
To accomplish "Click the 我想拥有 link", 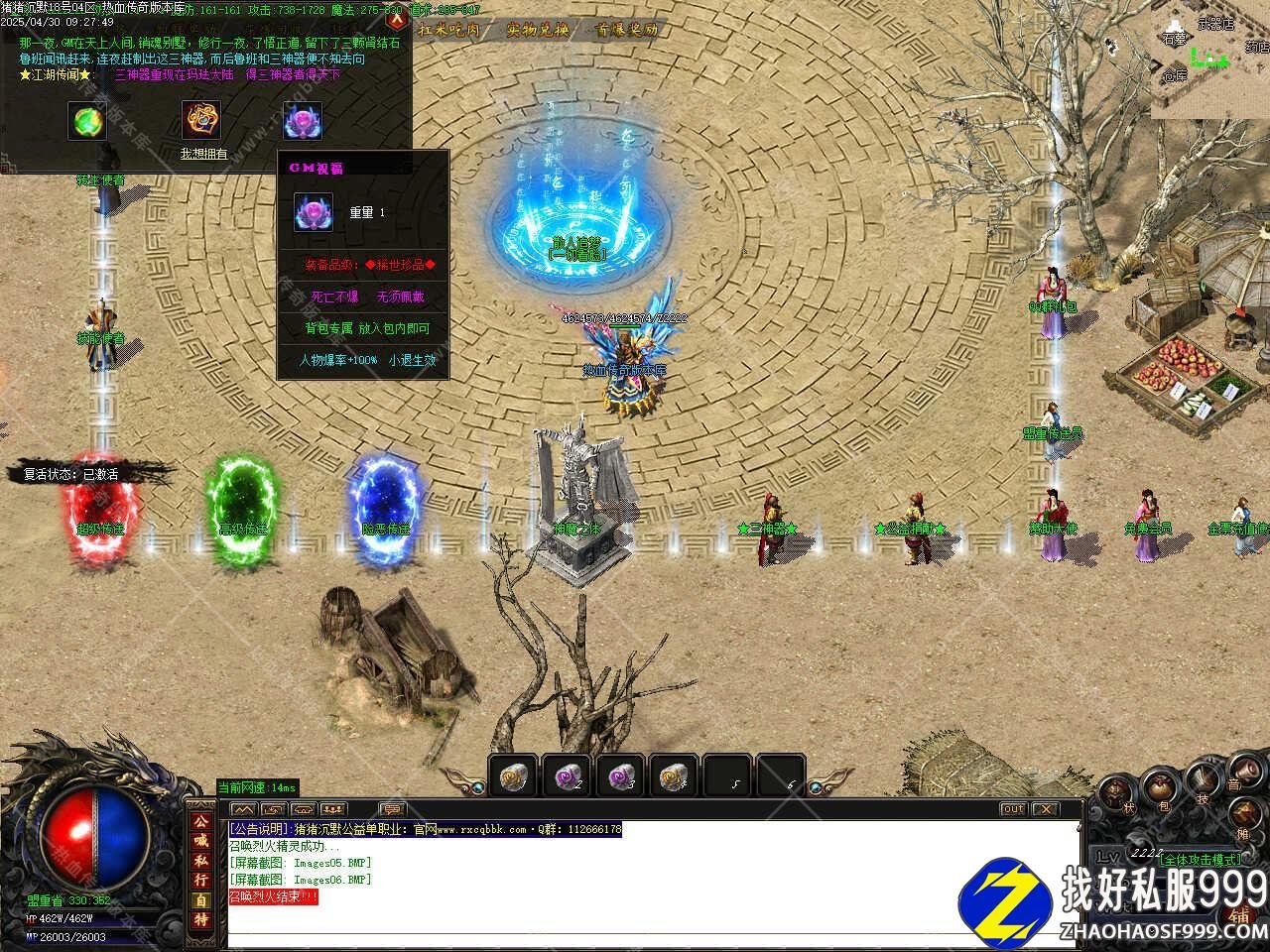I will coord(203,154).
